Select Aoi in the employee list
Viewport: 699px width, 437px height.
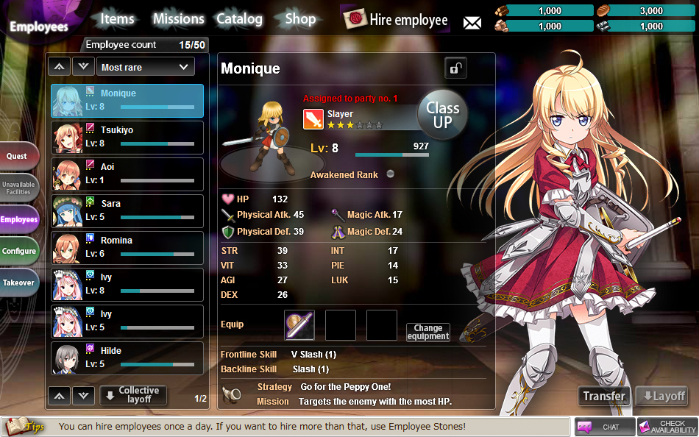click(127, 173)
